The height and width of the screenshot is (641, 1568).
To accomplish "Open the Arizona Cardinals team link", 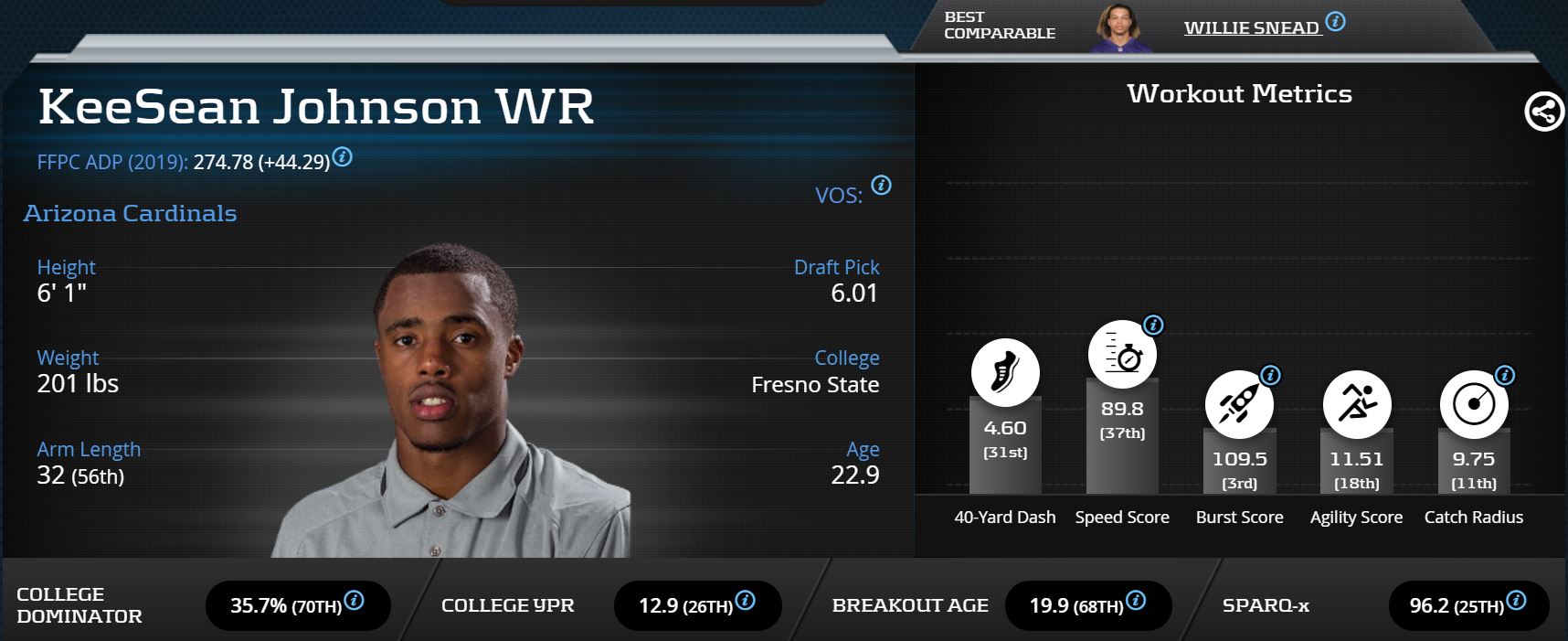I will pos(130,213).
